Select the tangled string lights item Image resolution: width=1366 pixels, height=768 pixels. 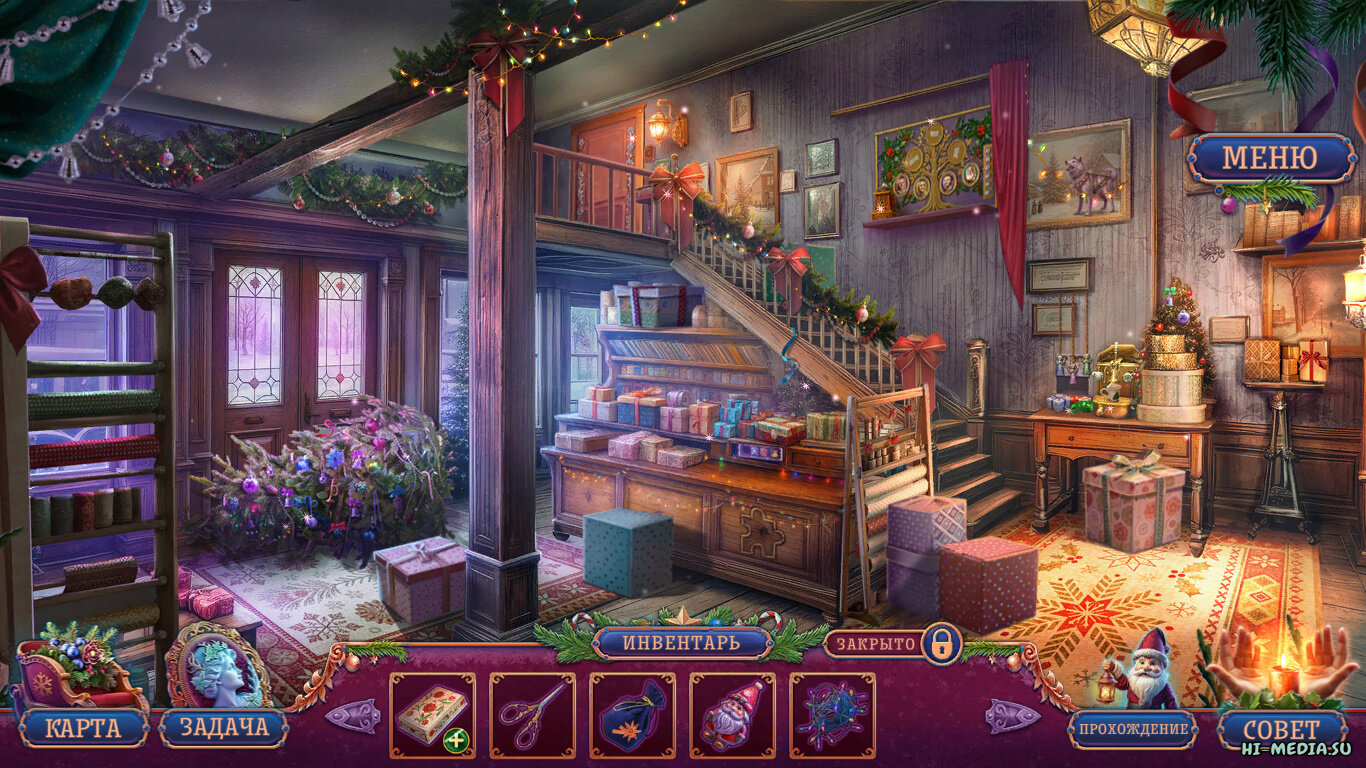[832, 715]
